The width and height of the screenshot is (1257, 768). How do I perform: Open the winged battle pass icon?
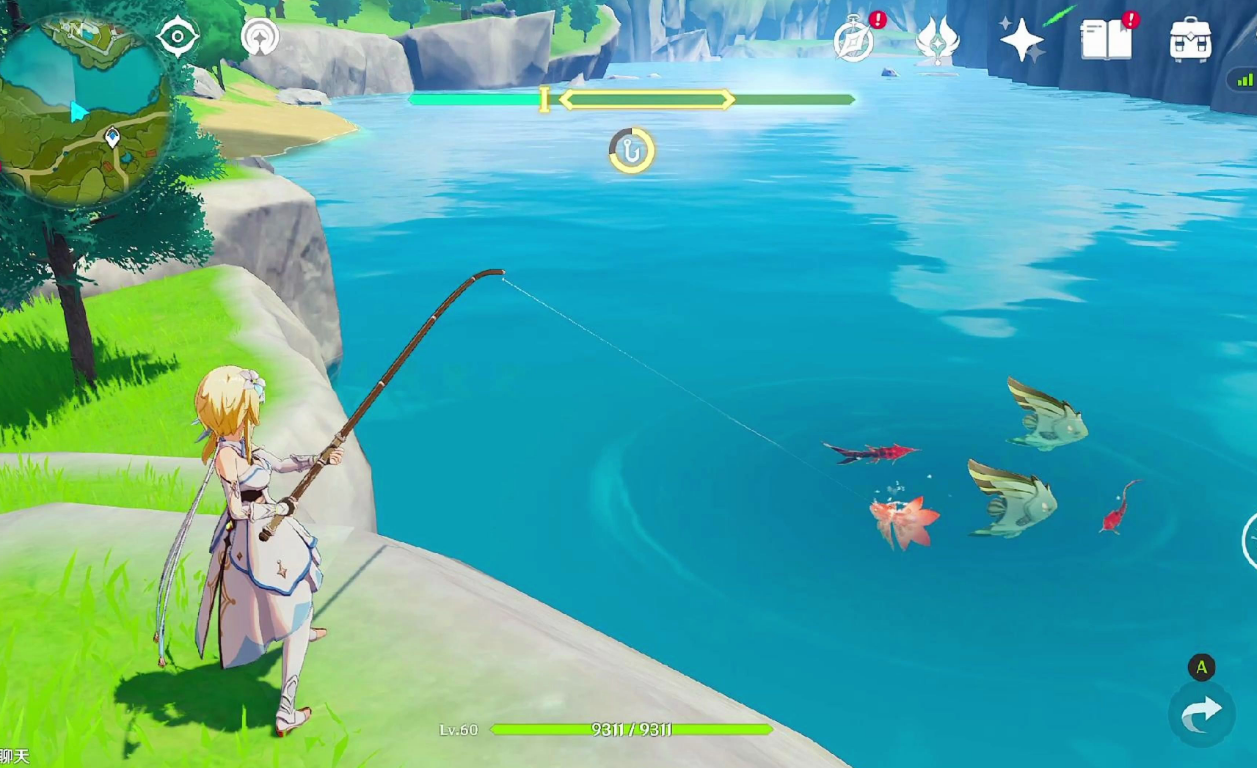click(937, 41)
